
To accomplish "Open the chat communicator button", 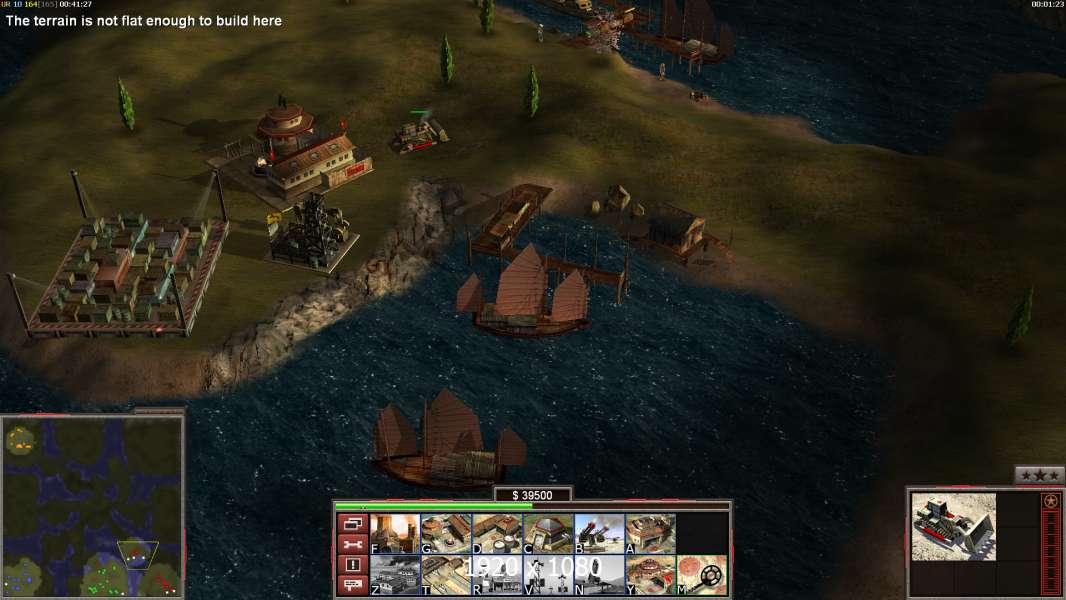I will point(352,585).
